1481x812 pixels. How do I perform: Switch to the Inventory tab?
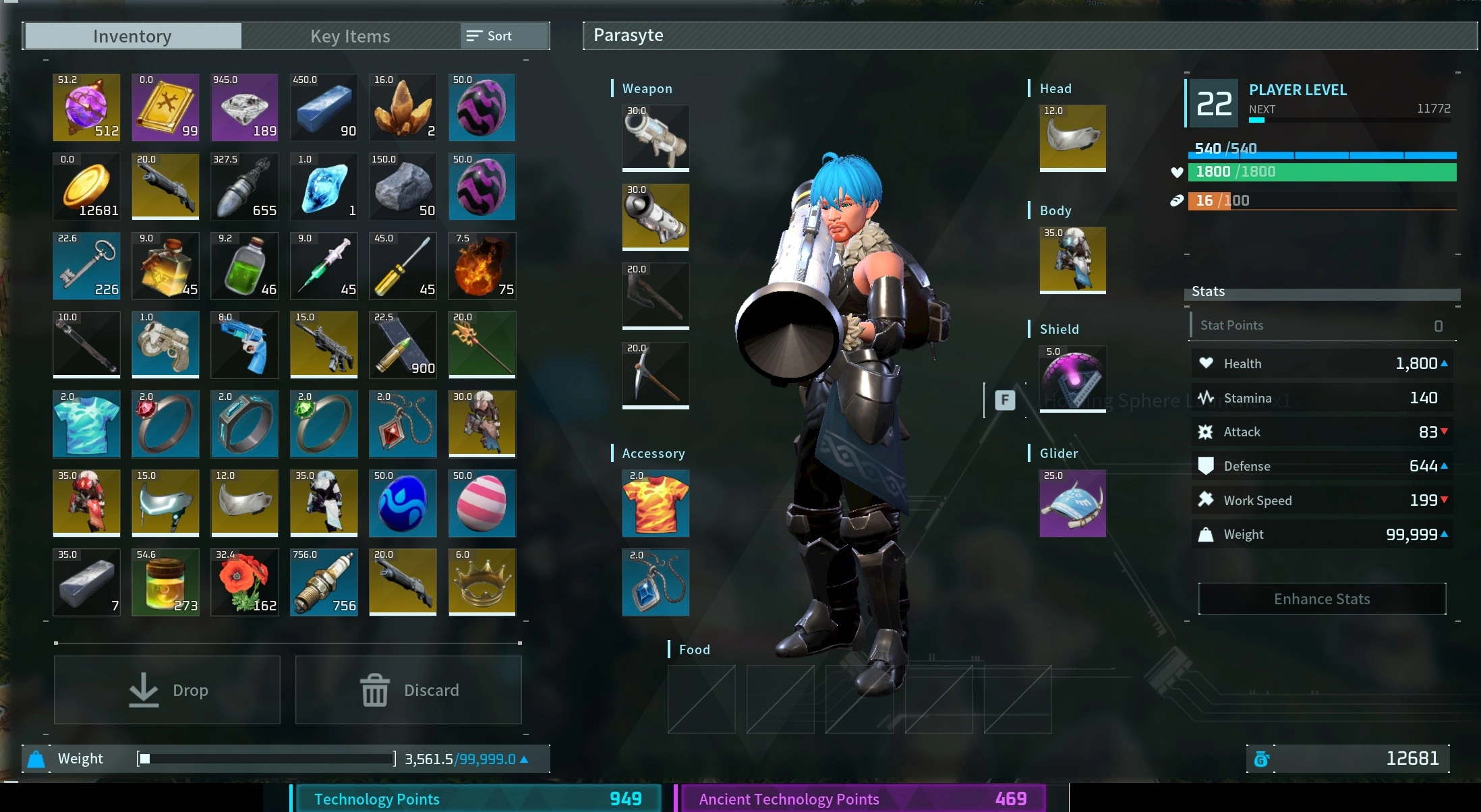132,36
